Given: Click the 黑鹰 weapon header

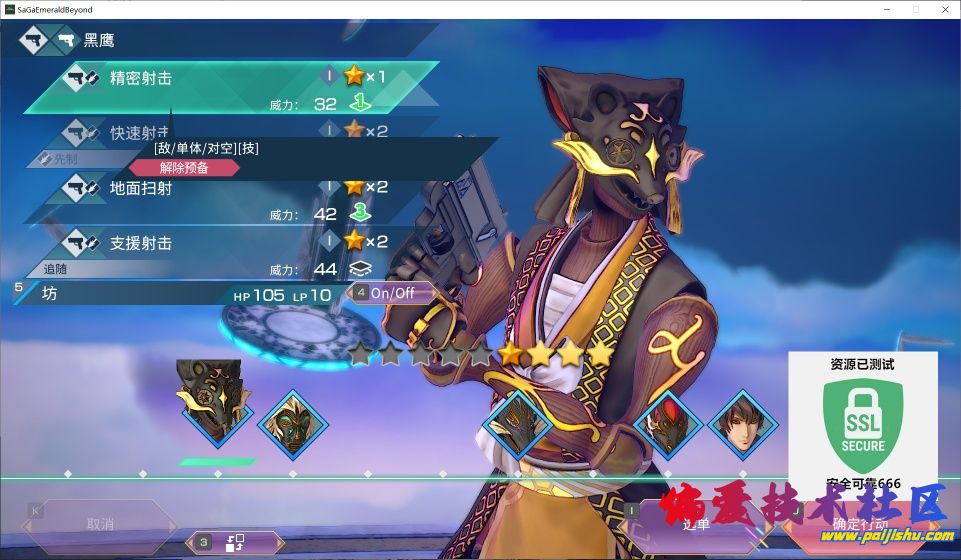Looking at the screenshot, I should point(100,41).
